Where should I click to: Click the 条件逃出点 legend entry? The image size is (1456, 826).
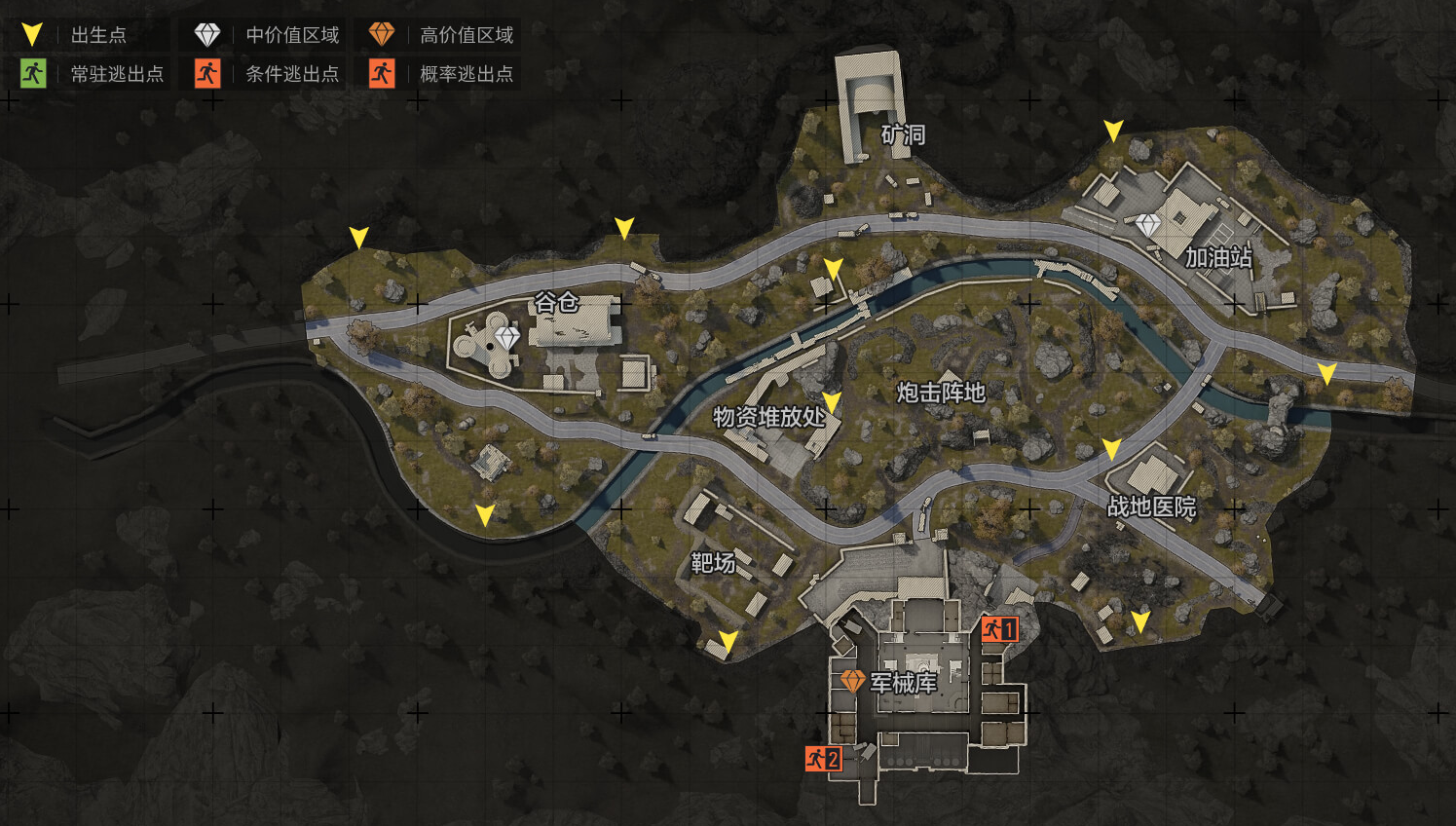(267, 74)
